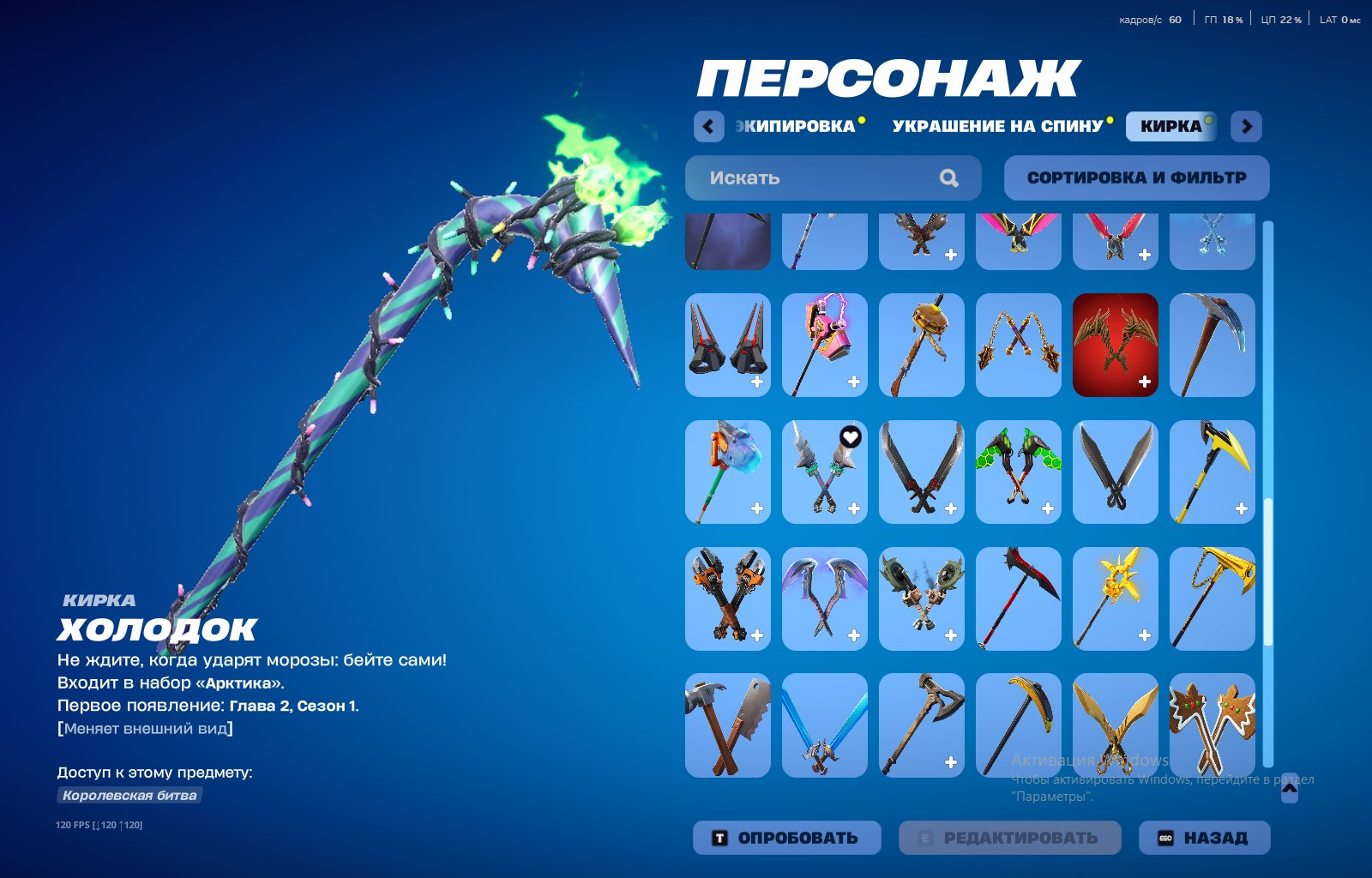Open the next category with the right arrow chevron

click(1245, 126)
